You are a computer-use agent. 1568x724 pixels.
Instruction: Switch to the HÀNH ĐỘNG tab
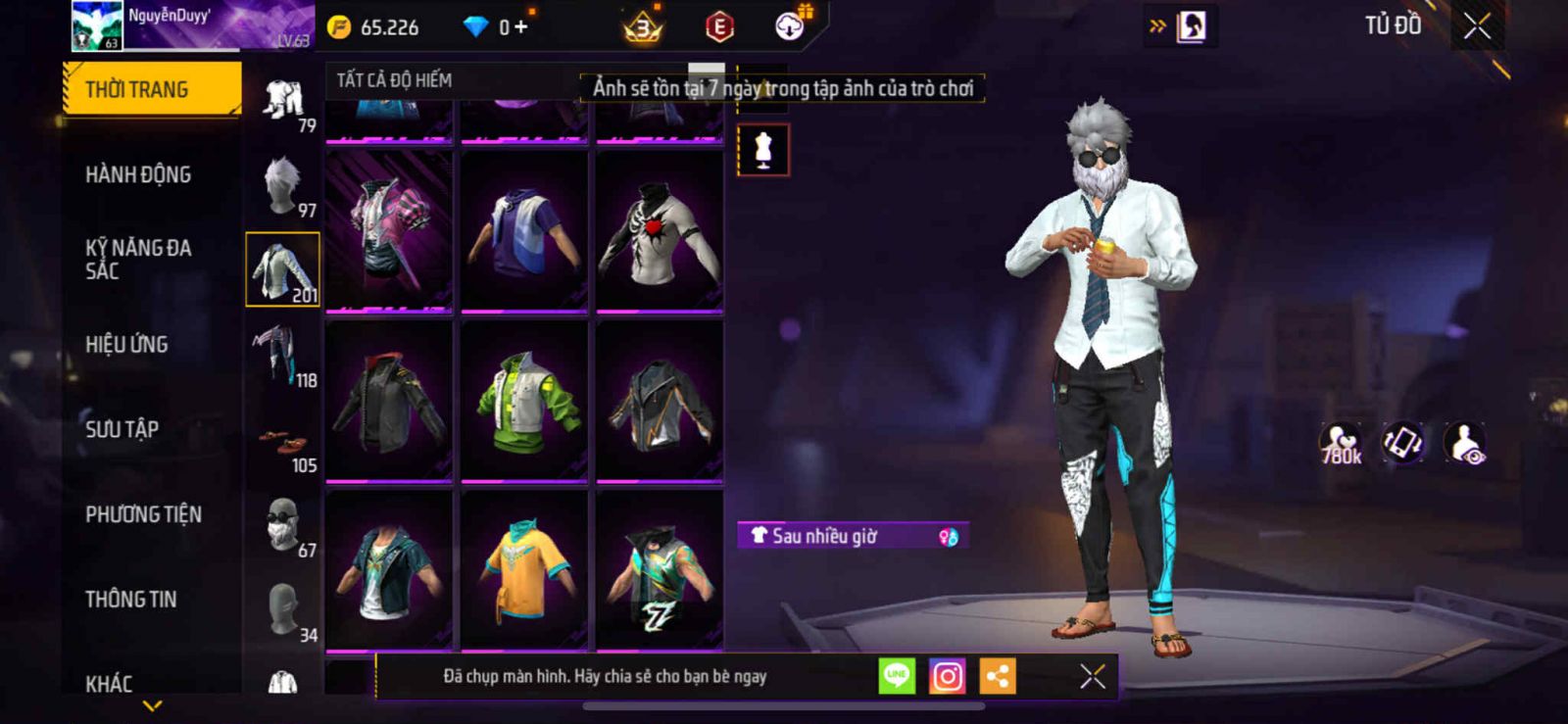[138, 174]
